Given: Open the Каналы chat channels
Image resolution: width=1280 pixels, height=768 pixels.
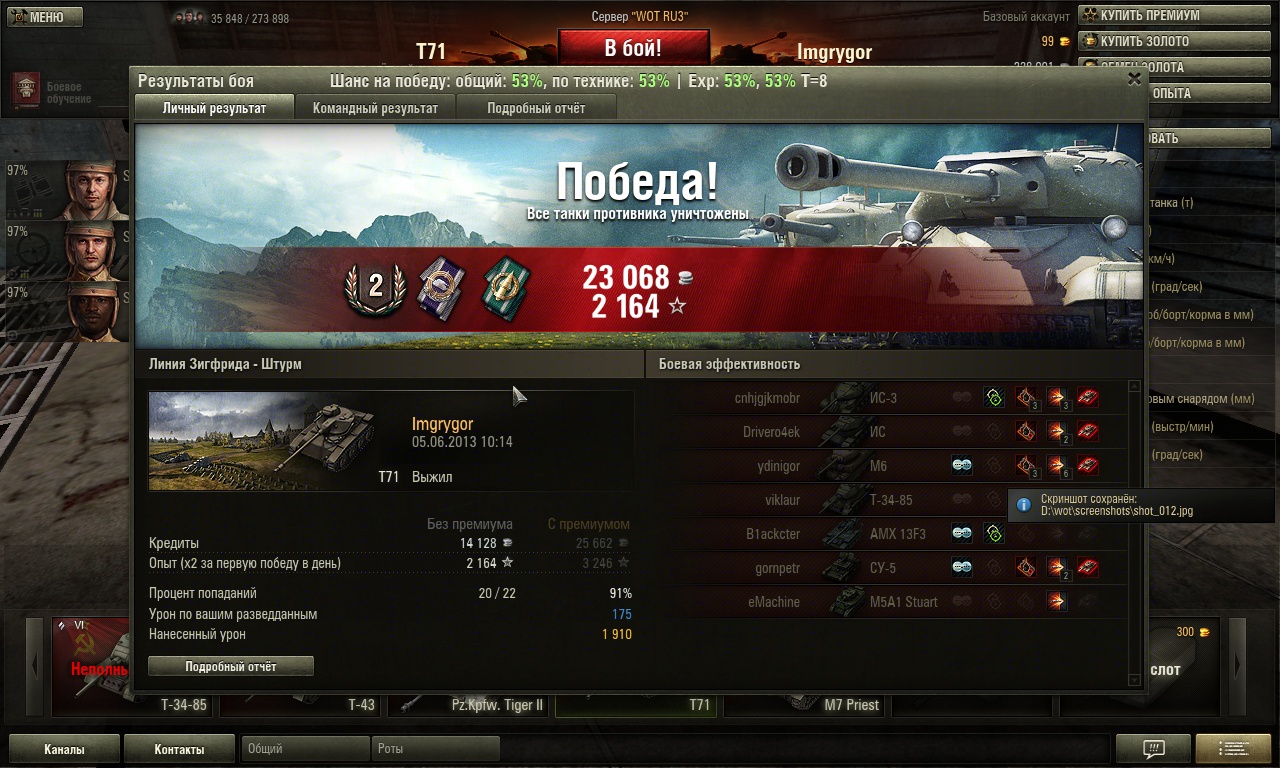Looking at the screenshot, I should point(64,749).
